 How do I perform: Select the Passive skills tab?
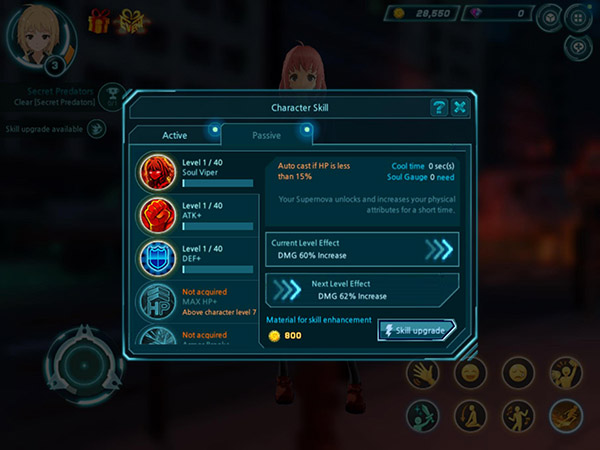(265, 135)
